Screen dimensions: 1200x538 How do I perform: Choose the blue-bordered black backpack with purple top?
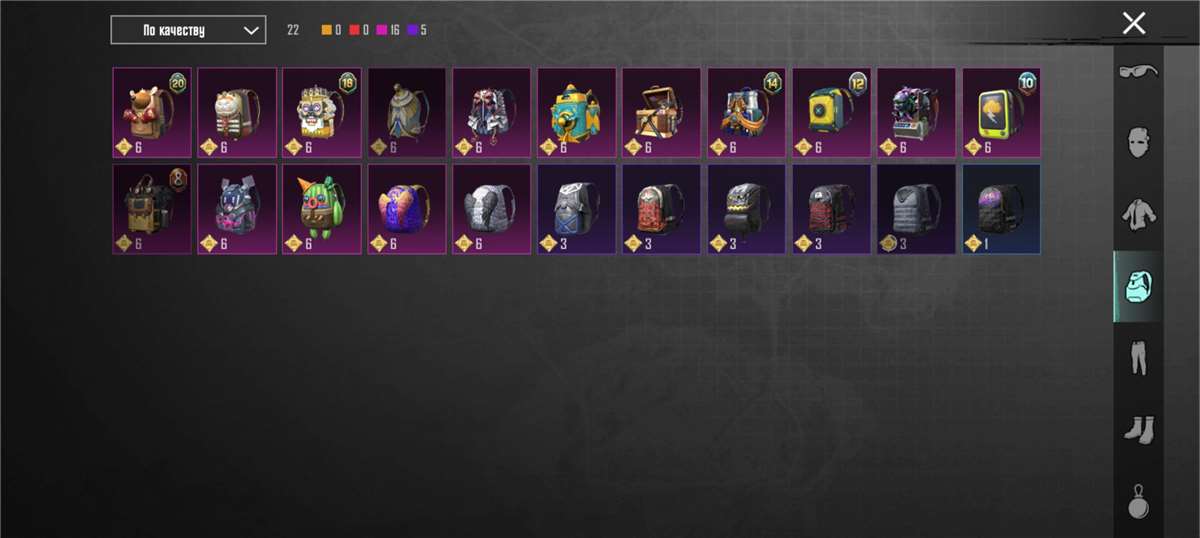1001,209
